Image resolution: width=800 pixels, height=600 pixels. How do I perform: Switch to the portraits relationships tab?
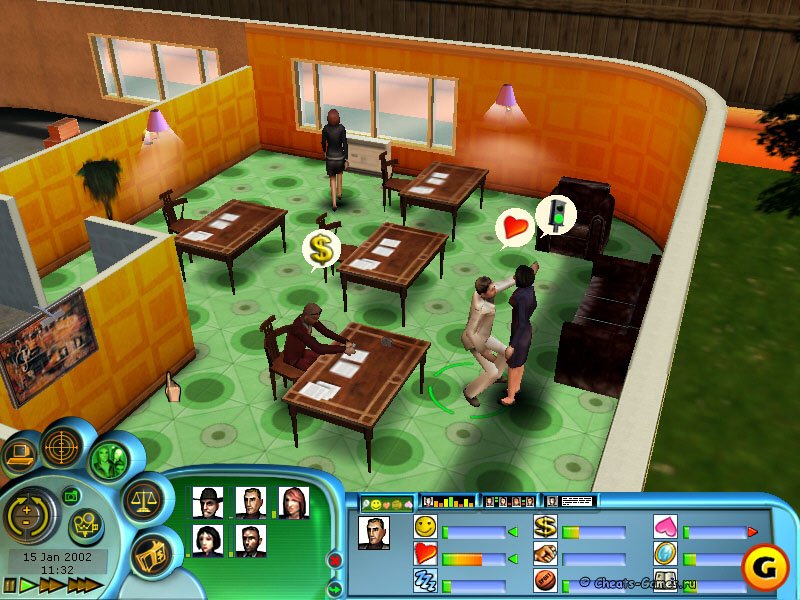(508, 499)
